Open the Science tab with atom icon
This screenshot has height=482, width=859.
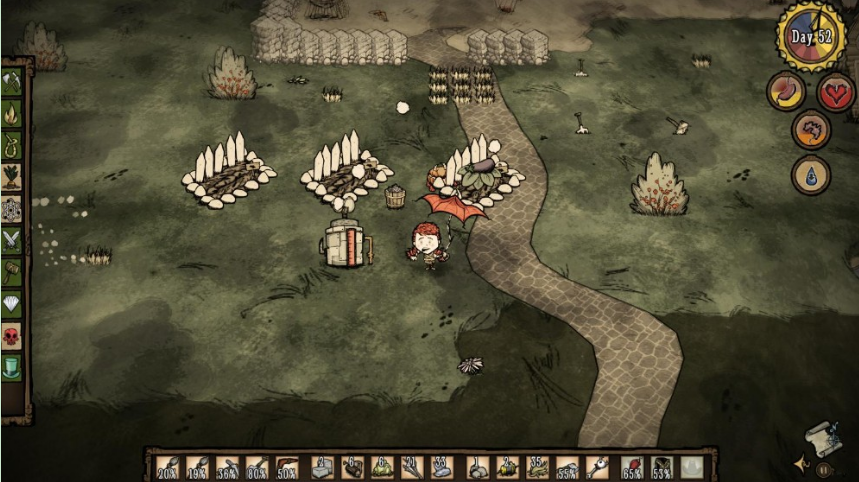[13, 209]
